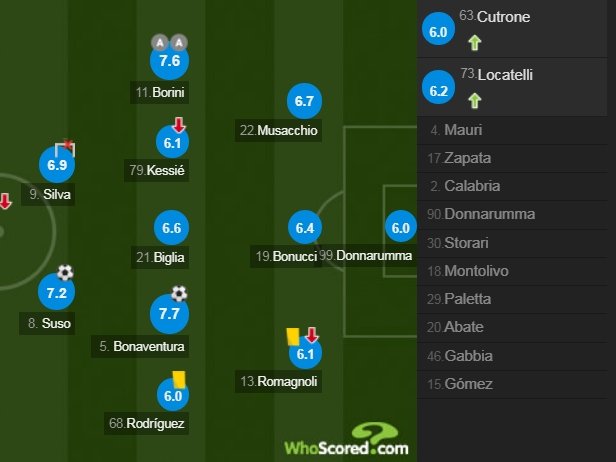Click Kessié's 6.1 rating circle
Screen dimensions: 616x462
tap(171, 143)
